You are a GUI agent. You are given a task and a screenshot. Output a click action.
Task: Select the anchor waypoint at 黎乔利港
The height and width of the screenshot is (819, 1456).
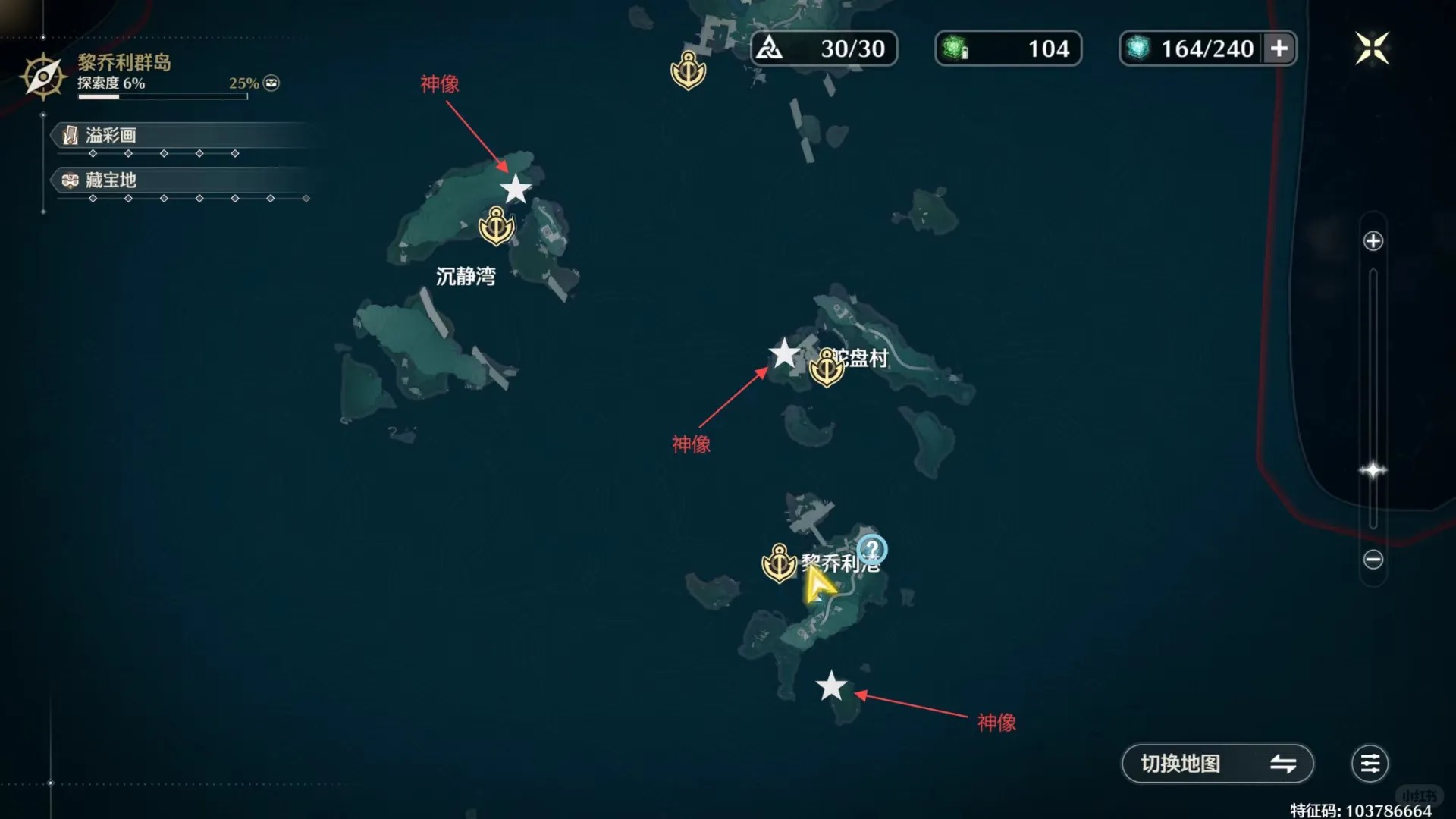(779, 563)
